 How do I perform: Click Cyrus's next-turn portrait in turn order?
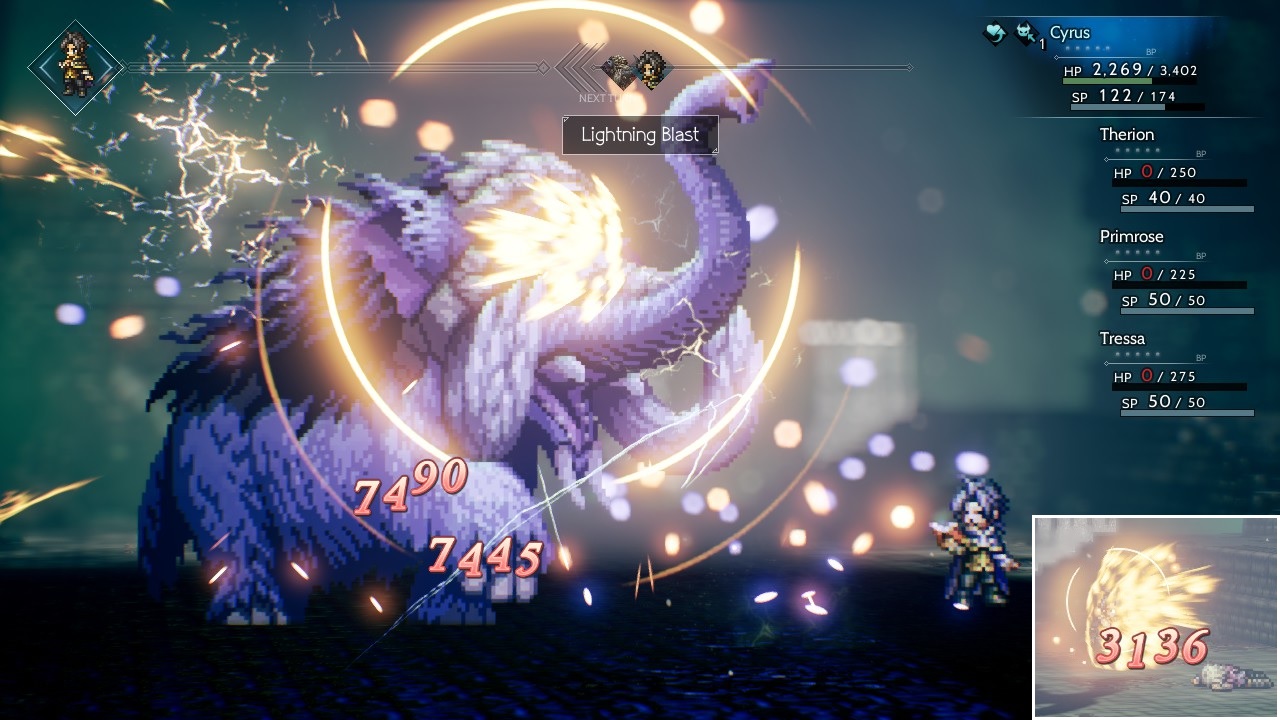coord(653,69)
